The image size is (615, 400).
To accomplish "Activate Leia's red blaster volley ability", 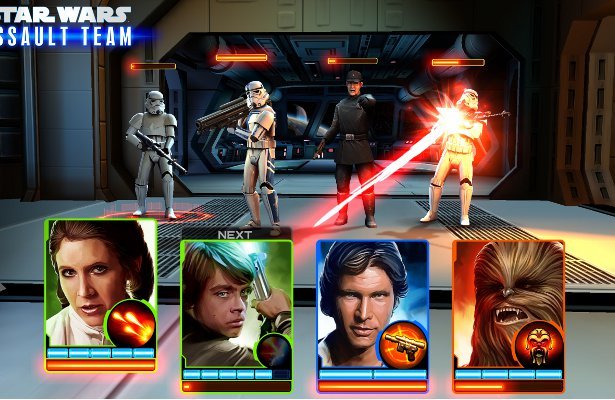I will (130, 324).
